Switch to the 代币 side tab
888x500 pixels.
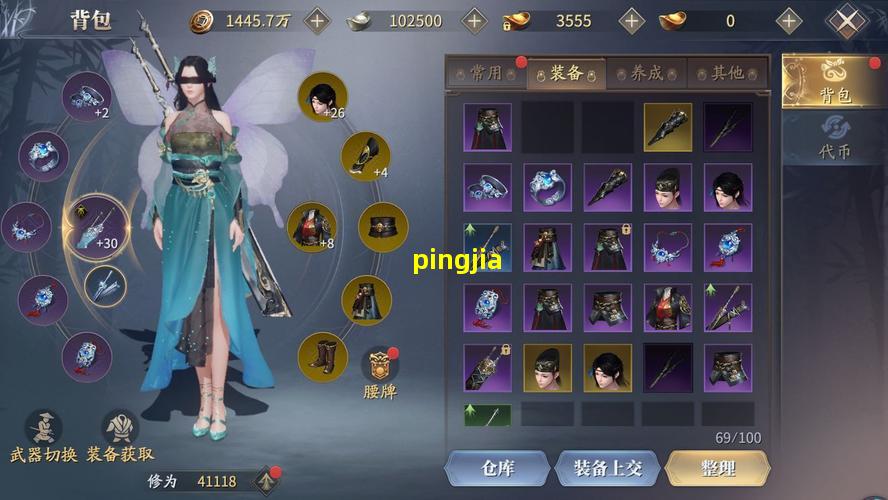click(835, 138)
